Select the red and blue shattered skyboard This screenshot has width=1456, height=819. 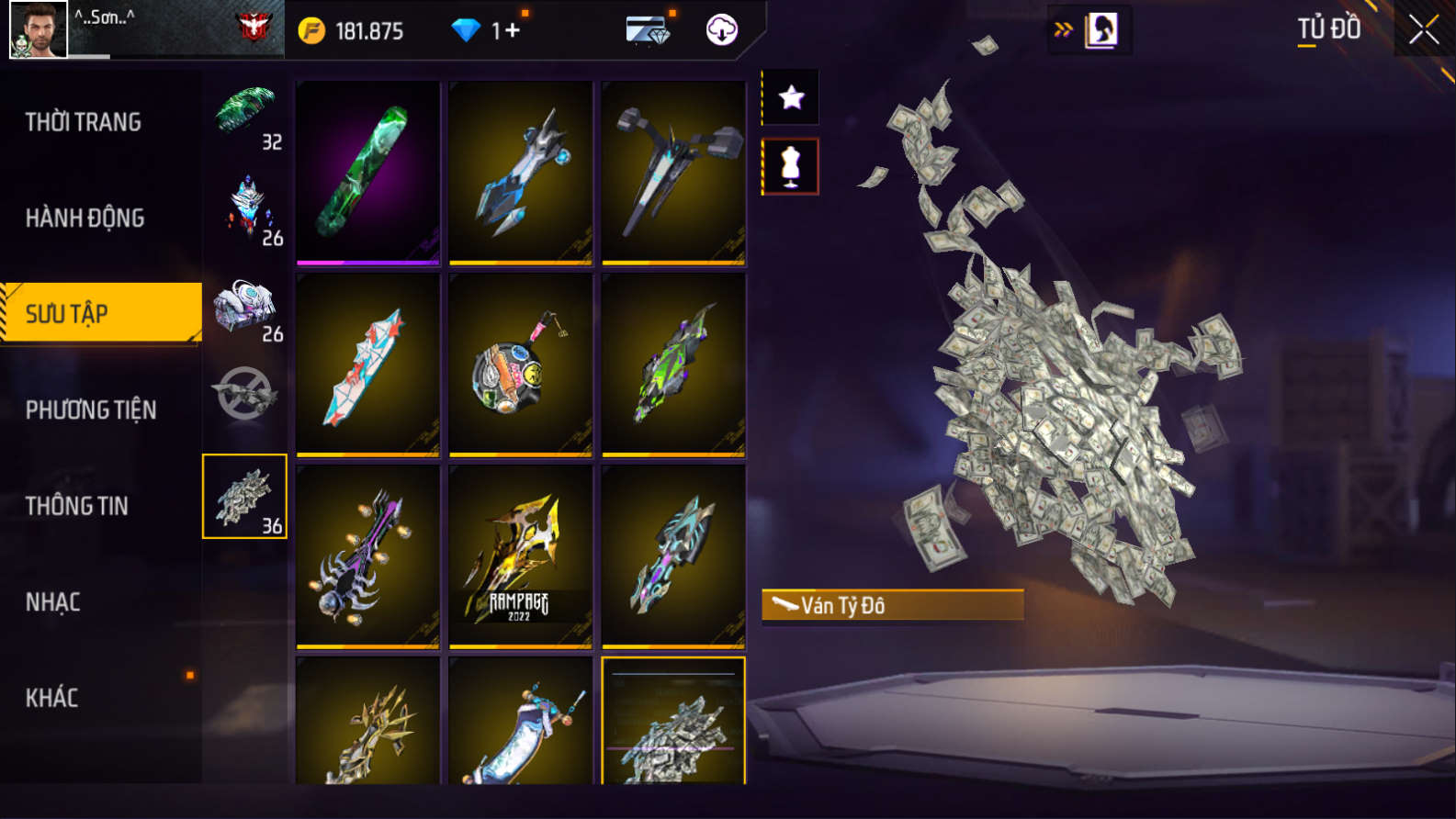367,365
